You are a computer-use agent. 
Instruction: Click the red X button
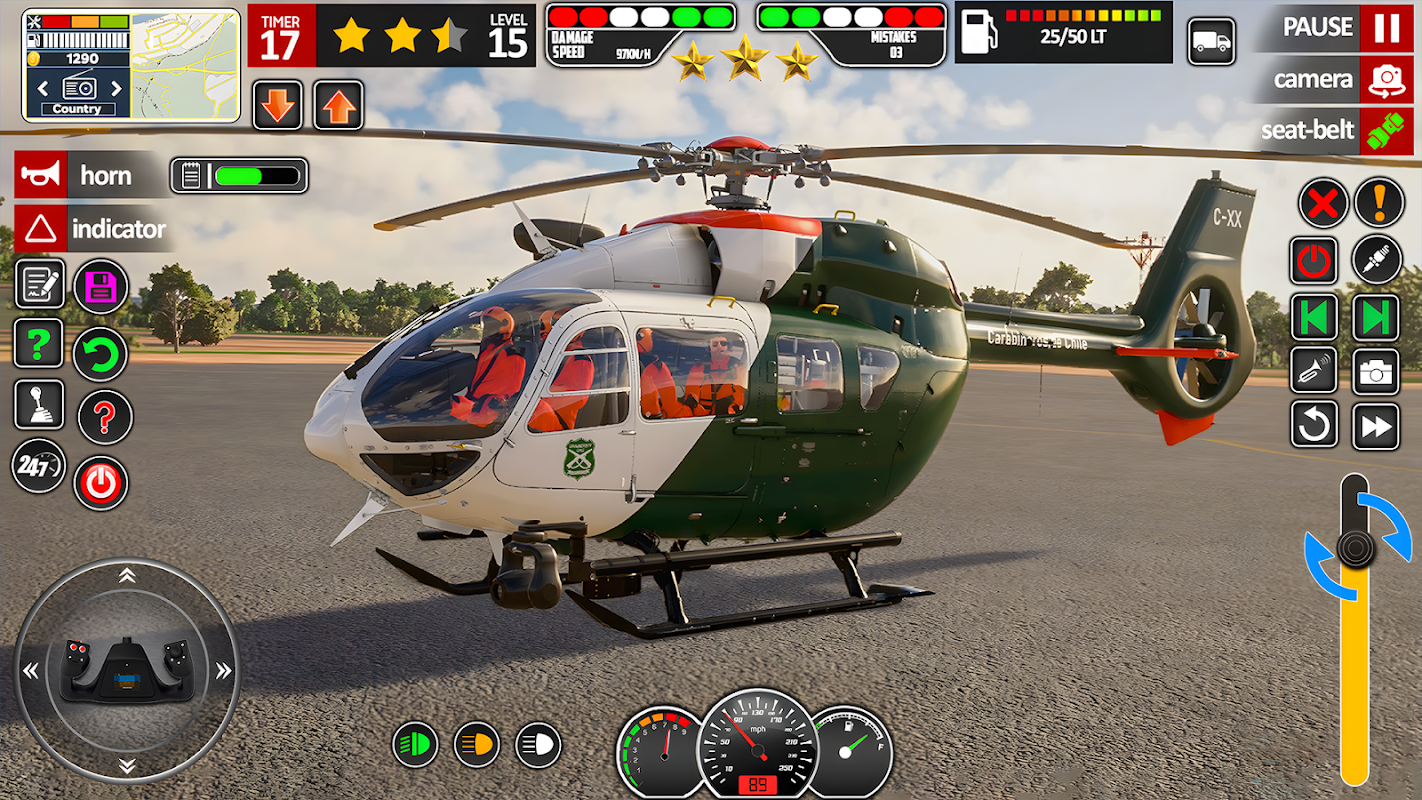tap(1322, 203)
